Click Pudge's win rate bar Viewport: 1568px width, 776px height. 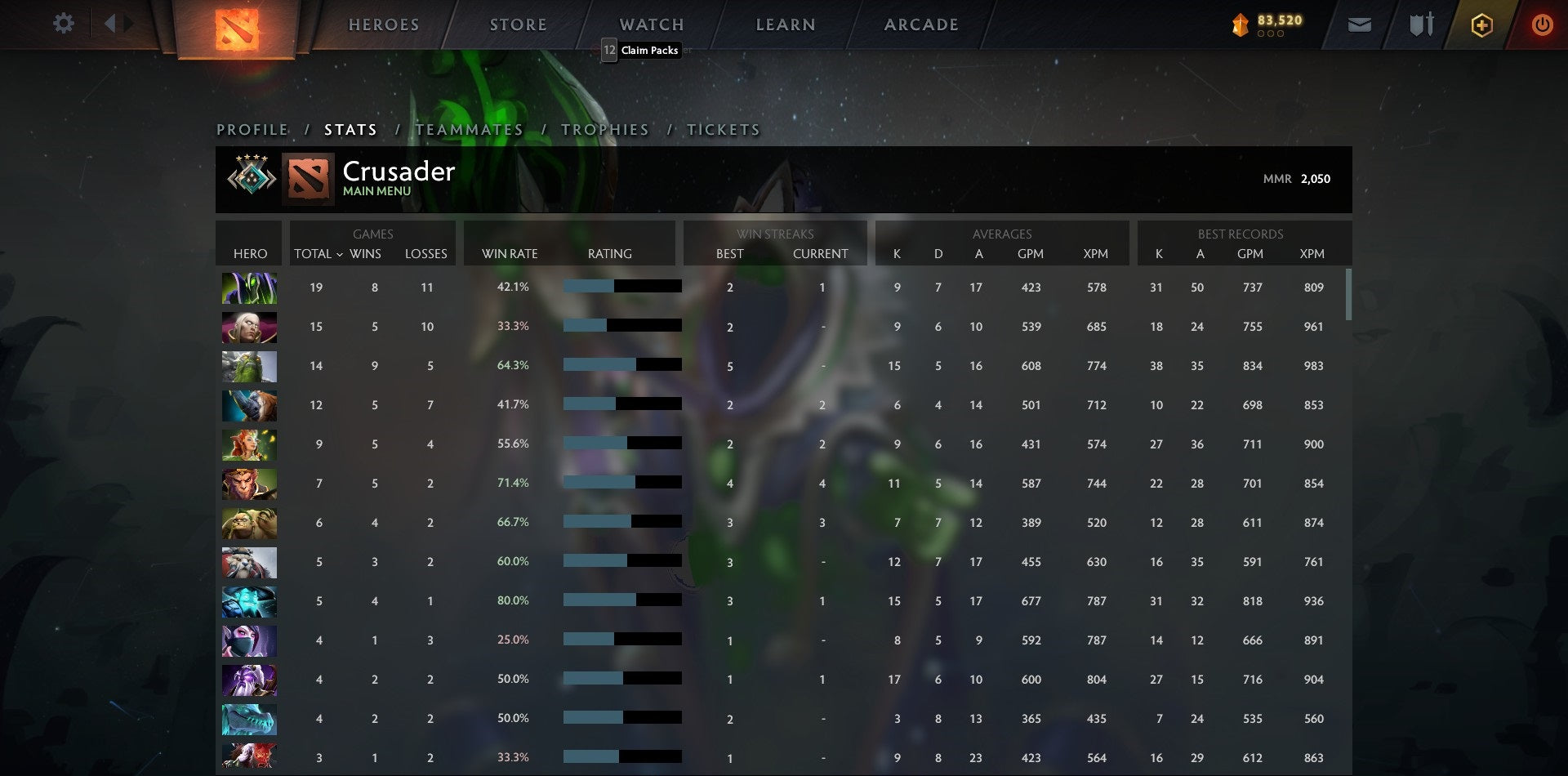pos(621,522)
